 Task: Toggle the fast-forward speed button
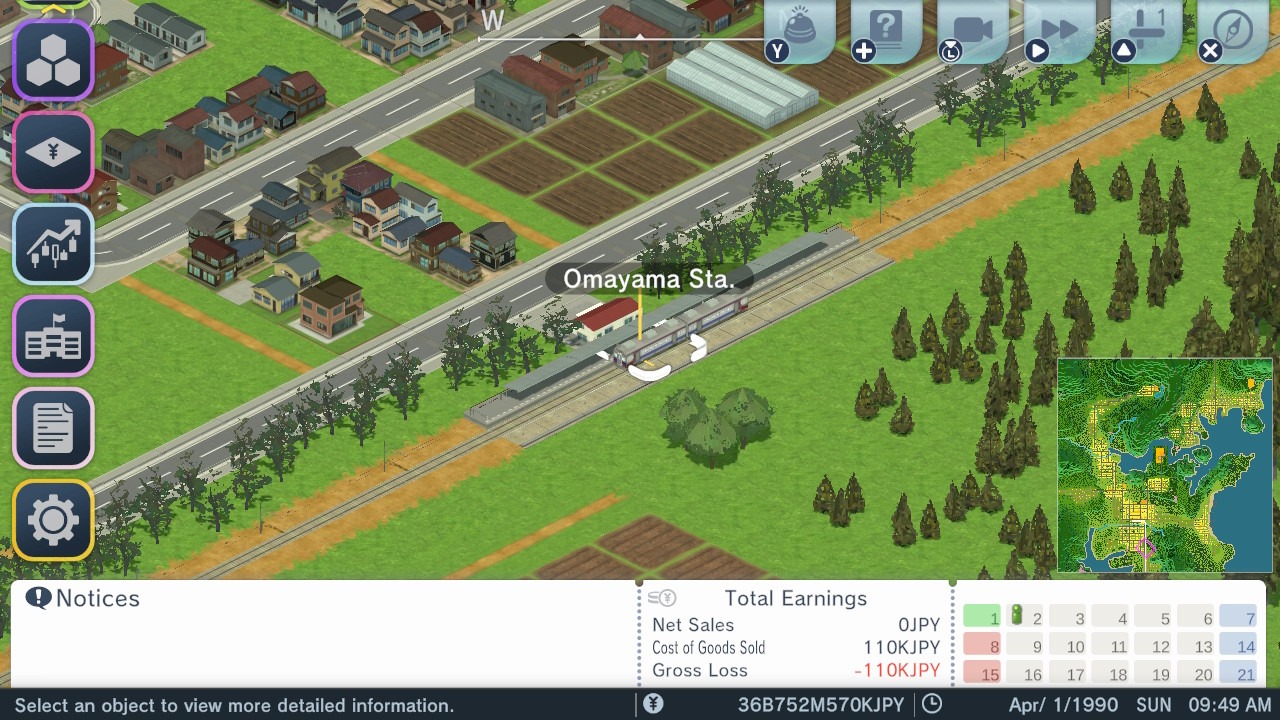pos(1060,30)
